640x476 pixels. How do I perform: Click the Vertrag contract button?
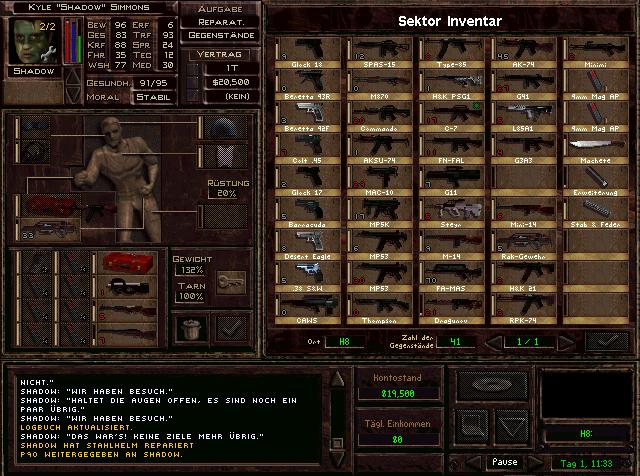coord(221,52)
